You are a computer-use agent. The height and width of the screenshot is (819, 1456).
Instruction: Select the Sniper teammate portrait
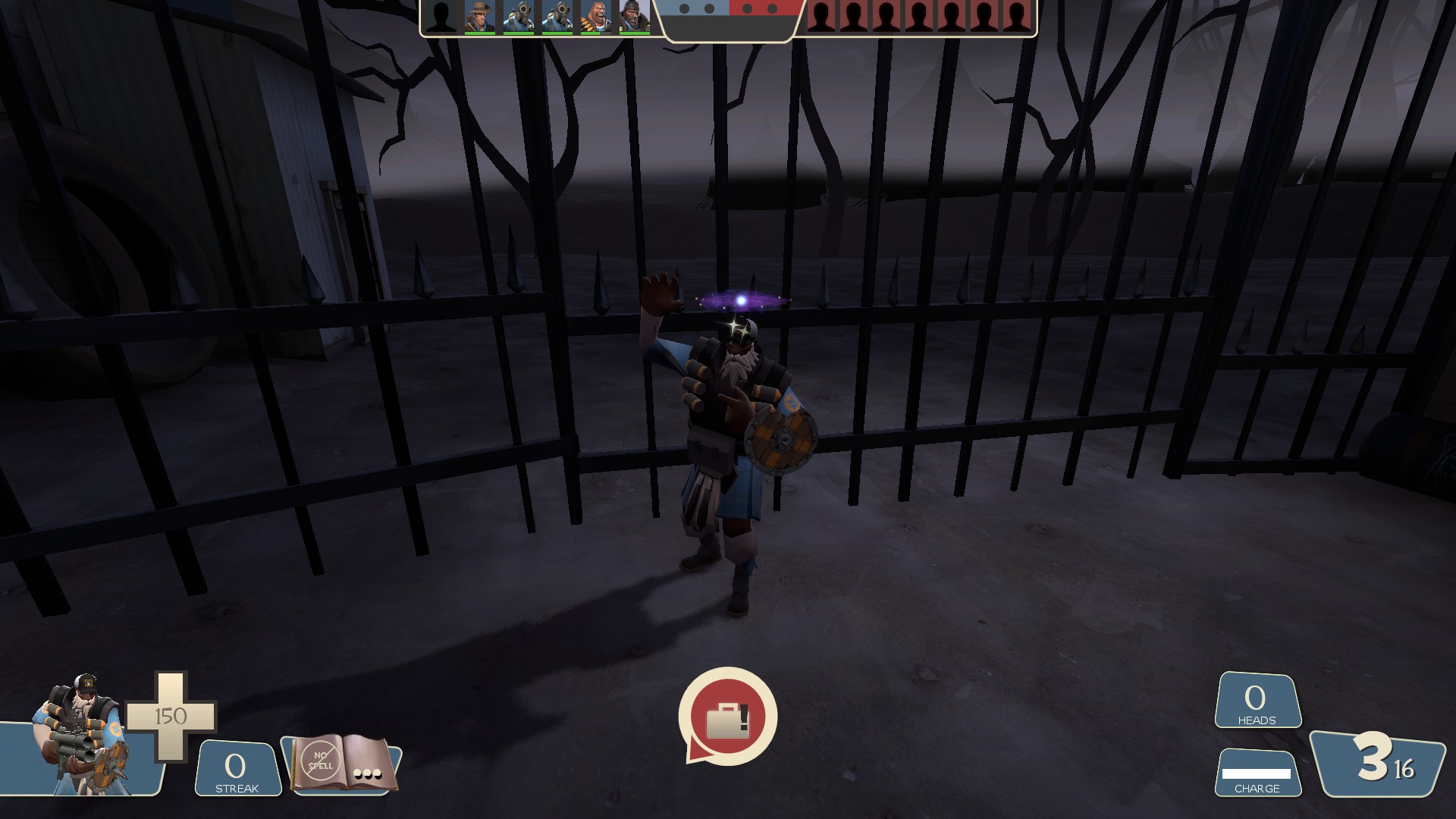[x=479, y=17]
